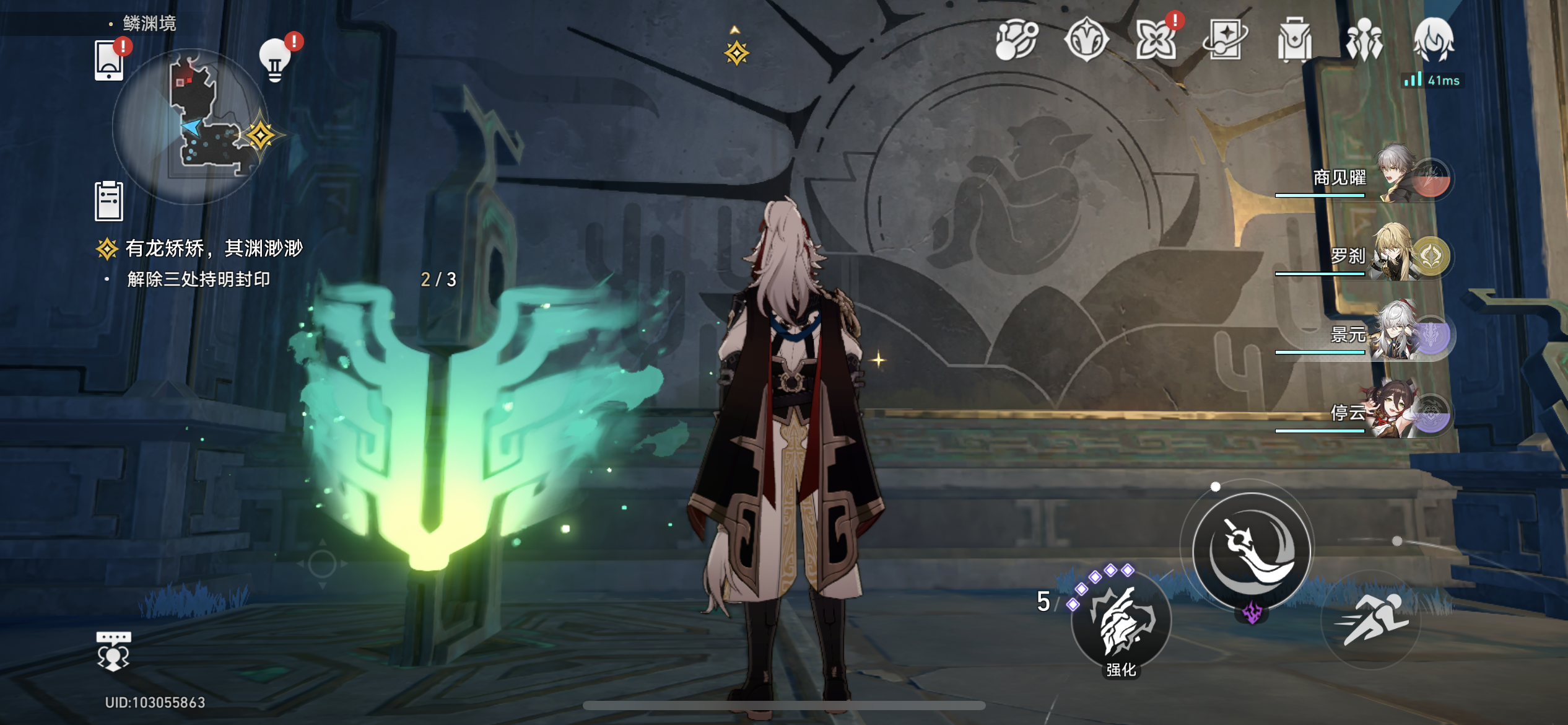Use the basic attack blade button
This screenshot has height=725, width=1568.
(x=1251, y=550)
